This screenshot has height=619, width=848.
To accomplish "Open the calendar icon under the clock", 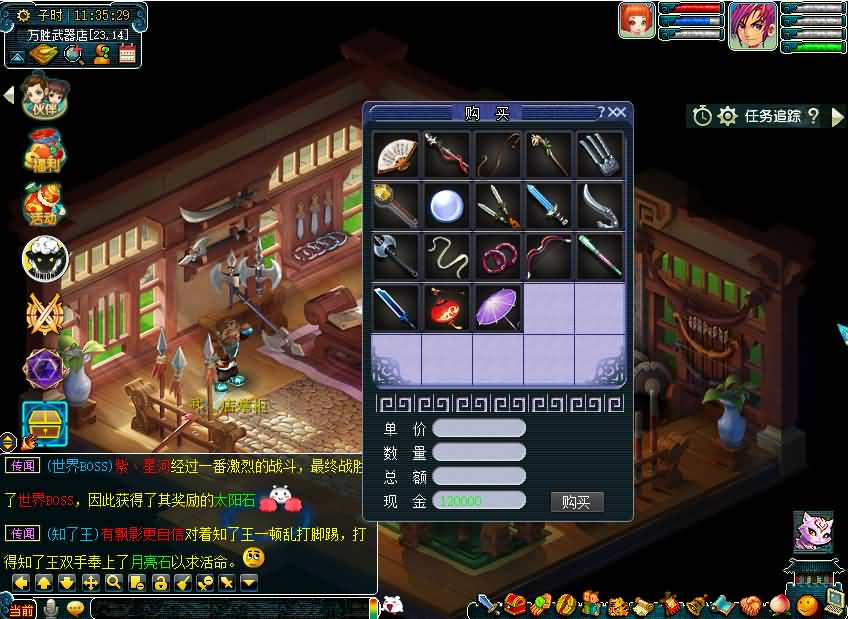I will click(x=127, y=55).
